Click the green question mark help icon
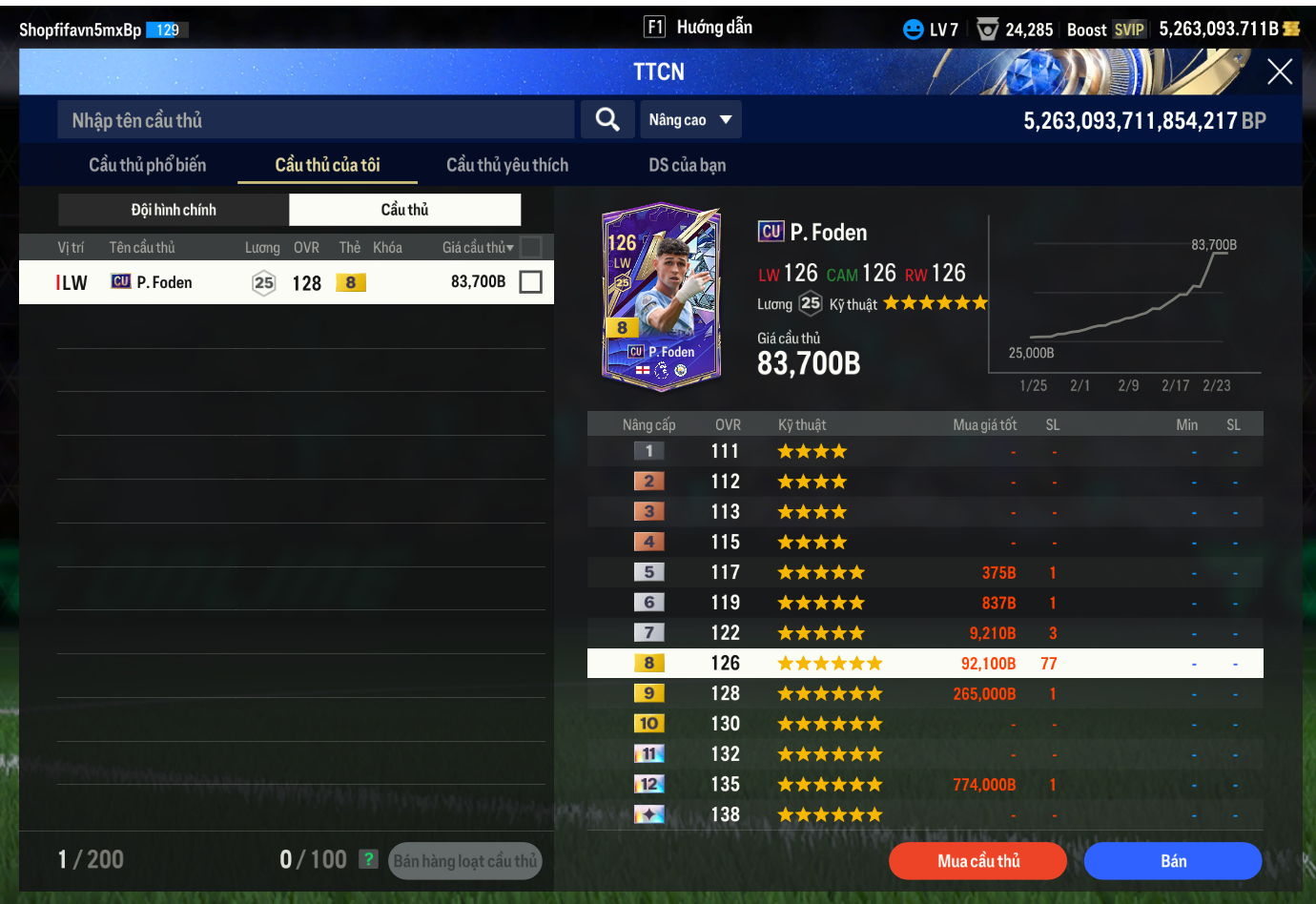 [x=368, y=859]
